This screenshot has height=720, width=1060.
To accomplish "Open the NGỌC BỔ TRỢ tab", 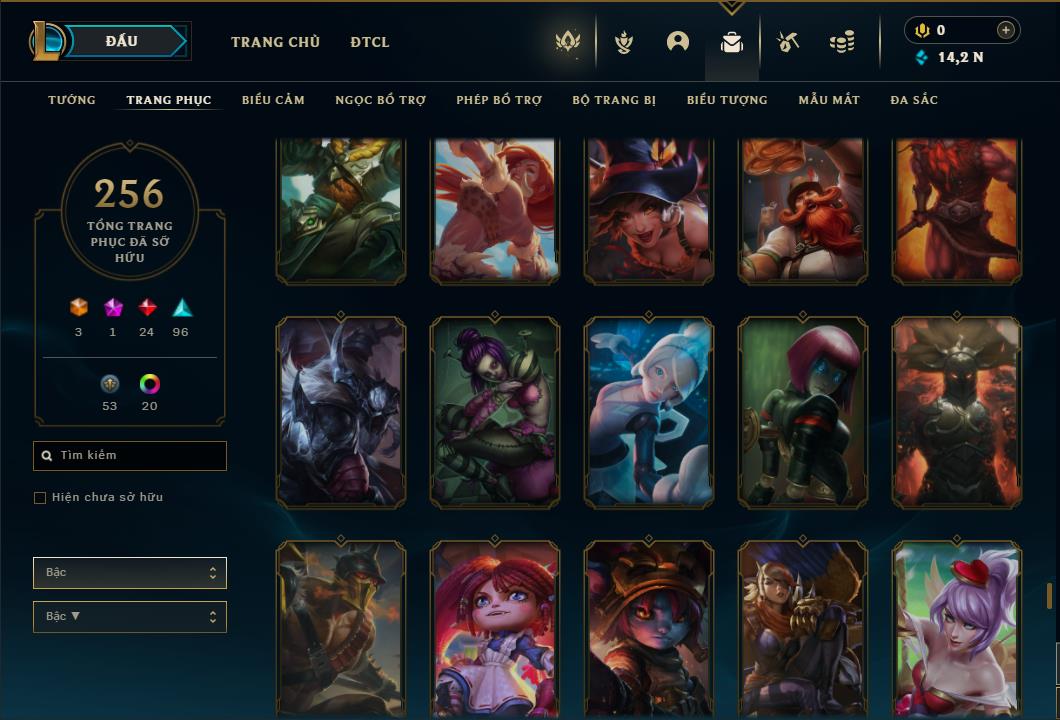I will point(380,100).
